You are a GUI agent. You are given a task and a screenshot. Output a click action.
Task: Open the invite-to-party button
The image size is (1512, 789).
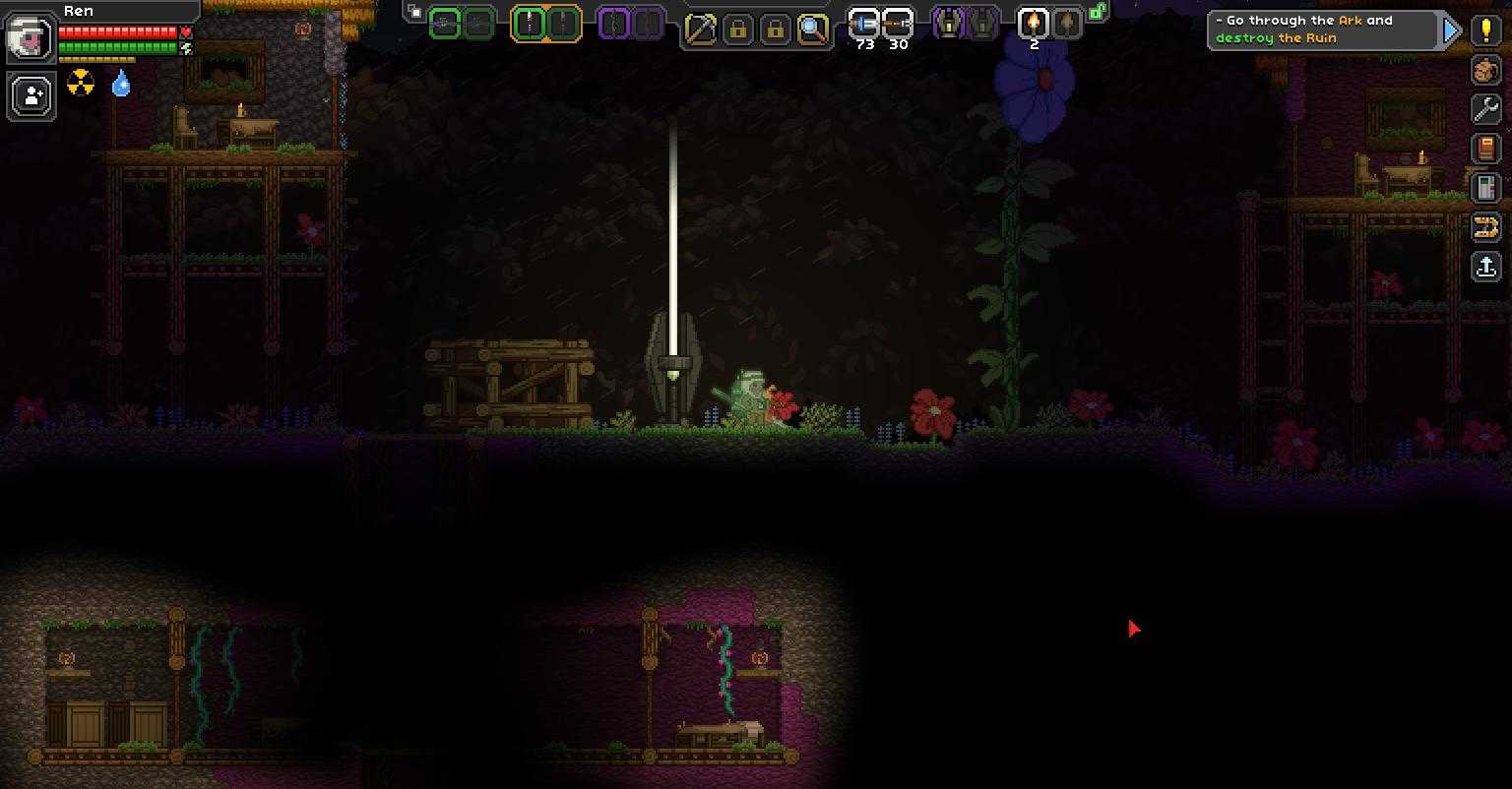point(31,96)
